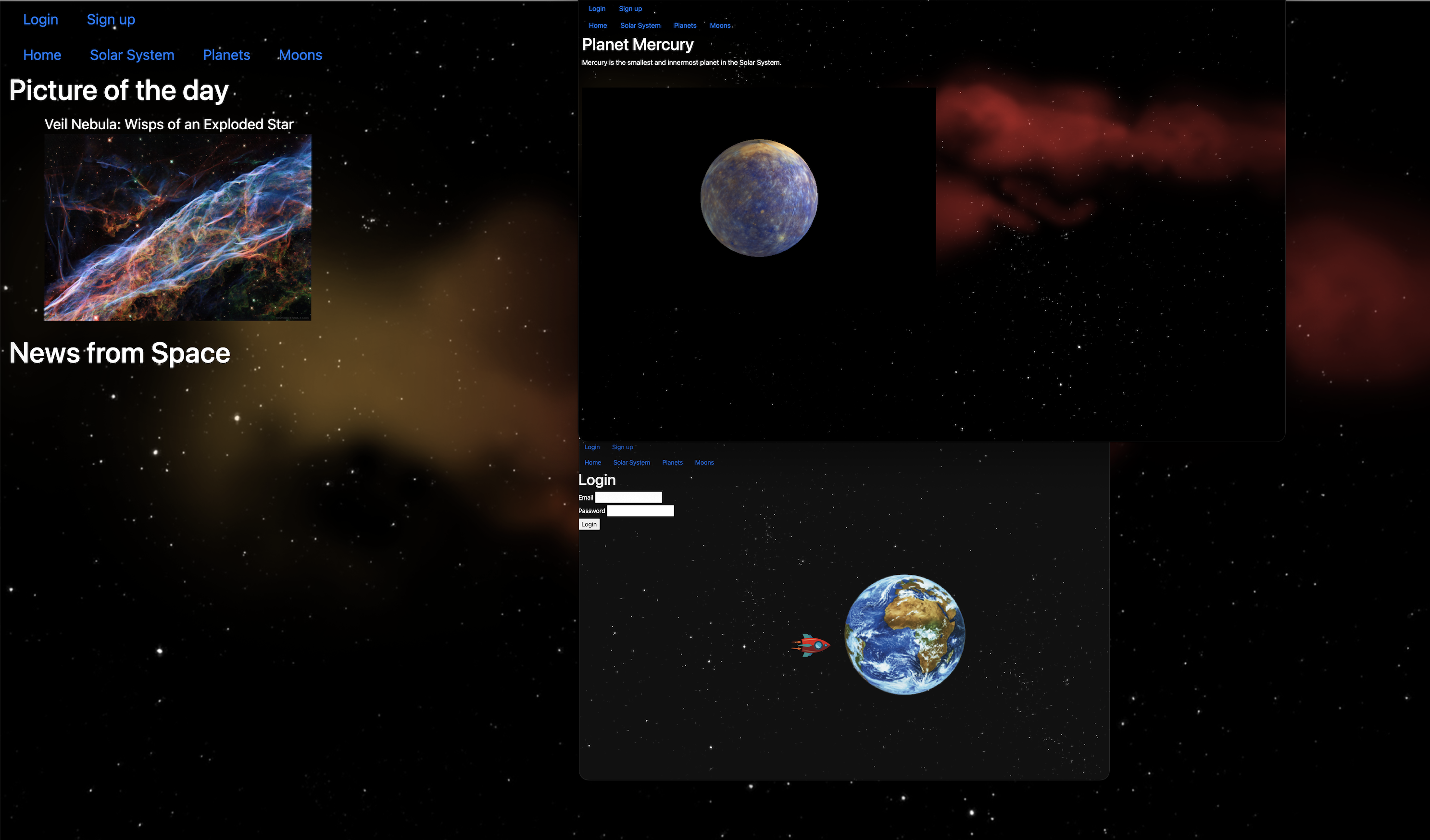Viewport: 1430px width, 840px height.
Task: Open the Solar System page
Action: [132, 54]
